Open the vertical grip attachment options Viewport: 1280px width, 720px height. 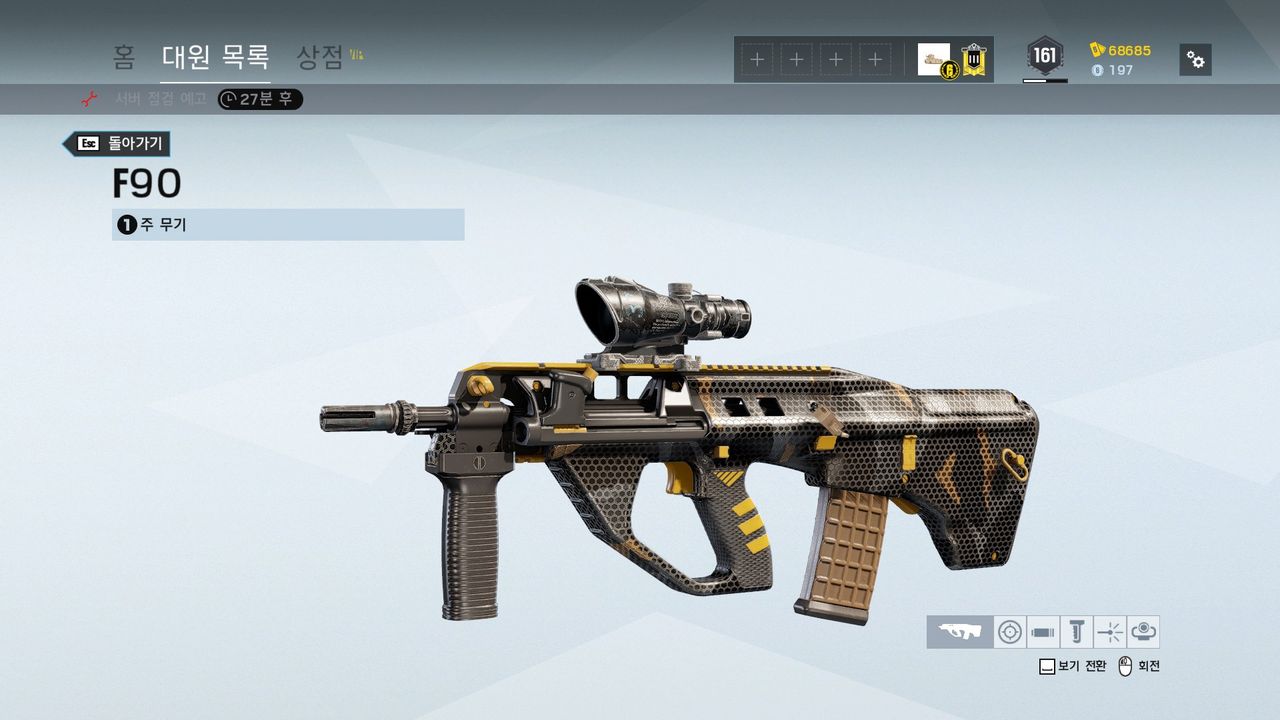click(x=1076, y=632)
